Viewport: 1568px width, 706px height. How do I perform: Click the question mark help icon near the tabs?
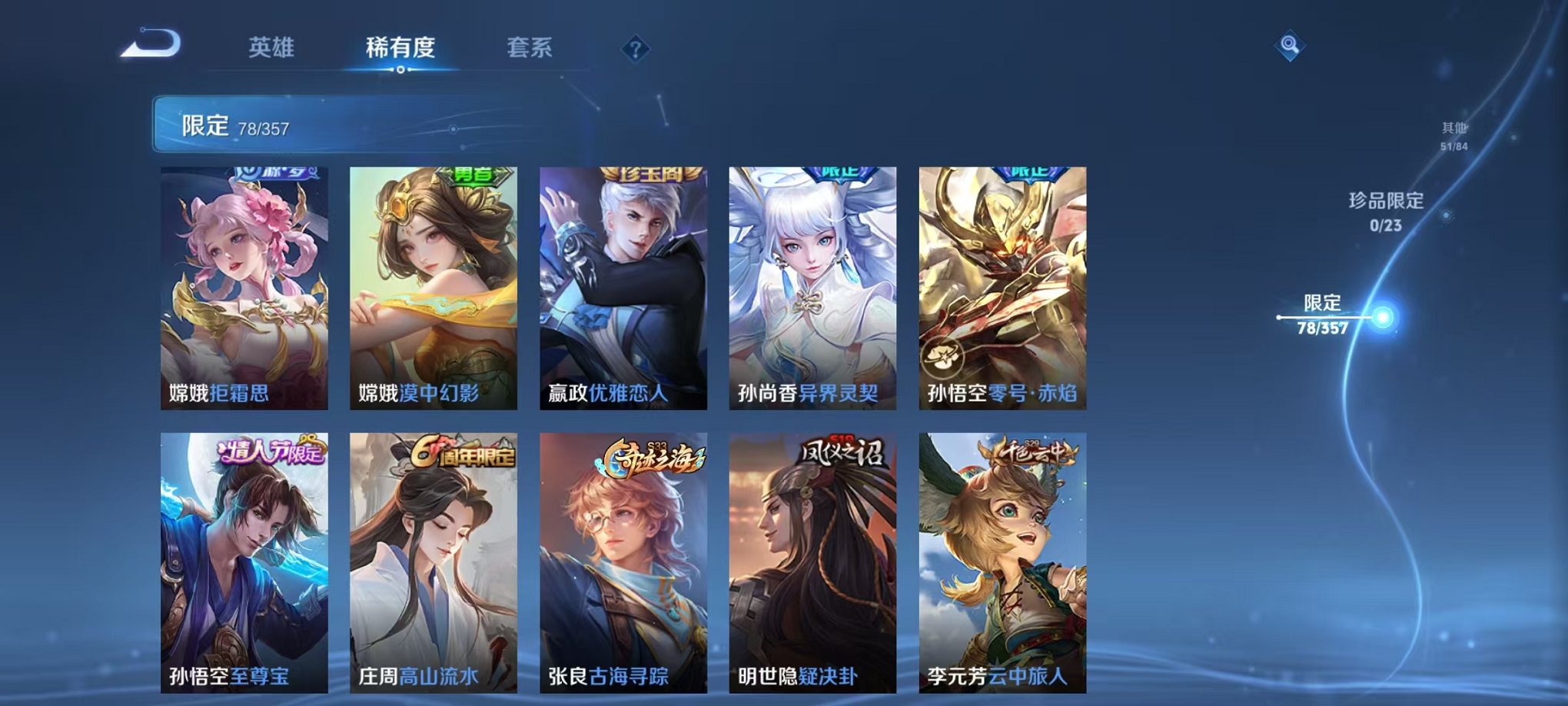pyautogui.click(x=634, y=49)
